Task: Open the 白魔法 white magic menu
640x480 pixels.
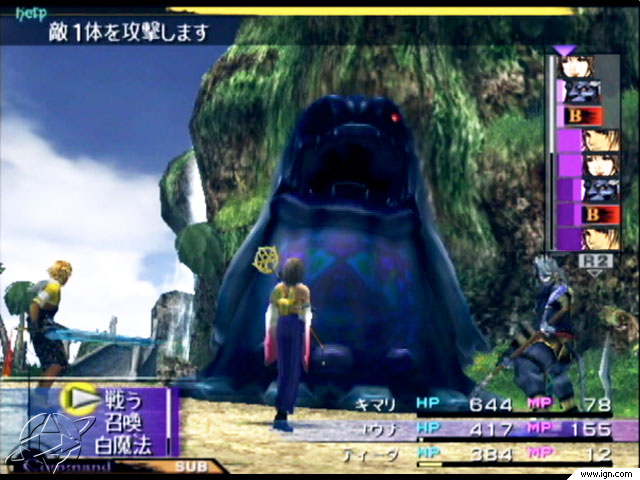Action: [123, 440]
